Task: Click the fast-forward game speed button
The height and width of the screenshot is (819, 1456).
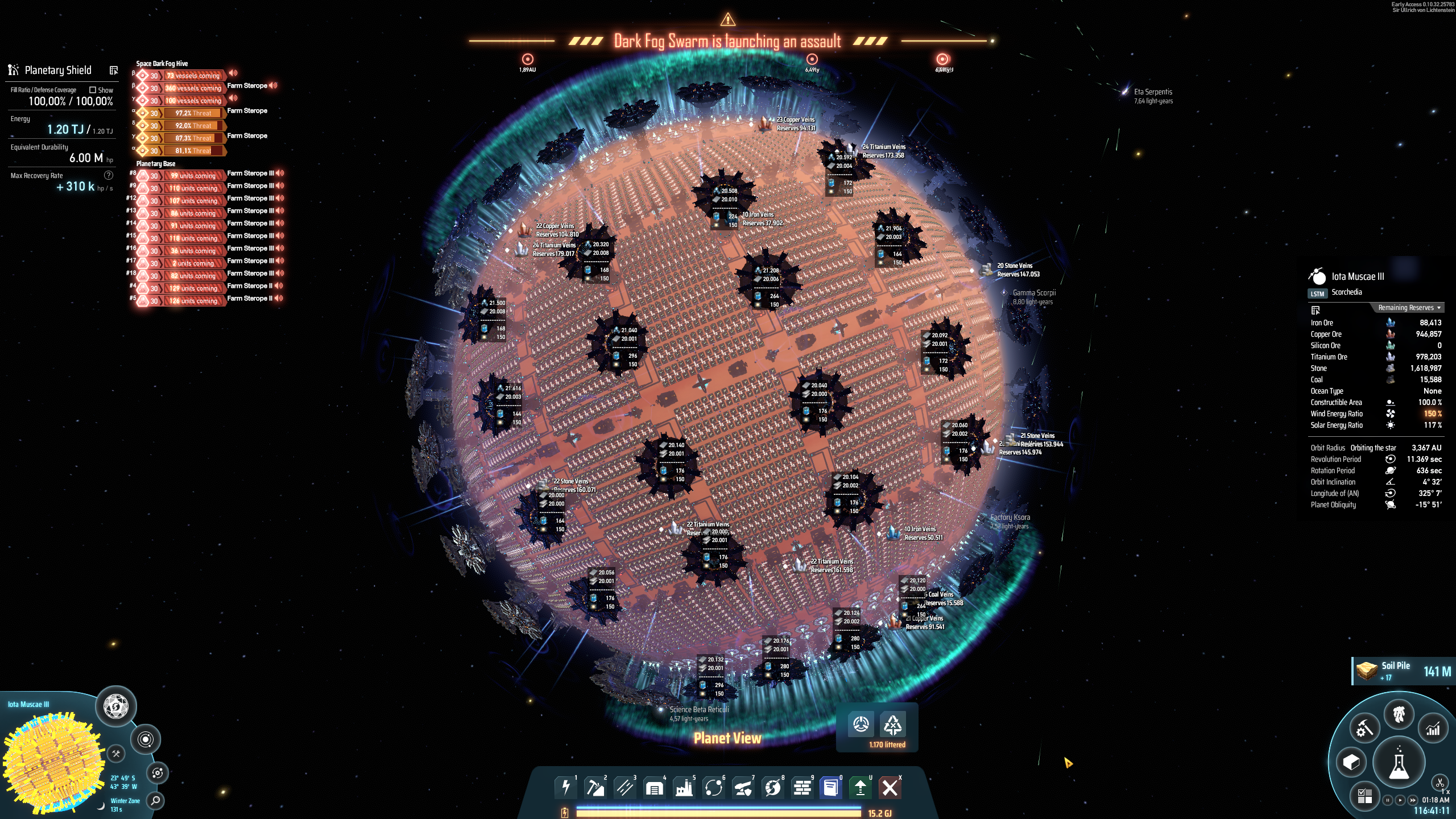Action: pyautogui.click(x=1413, y=800)
